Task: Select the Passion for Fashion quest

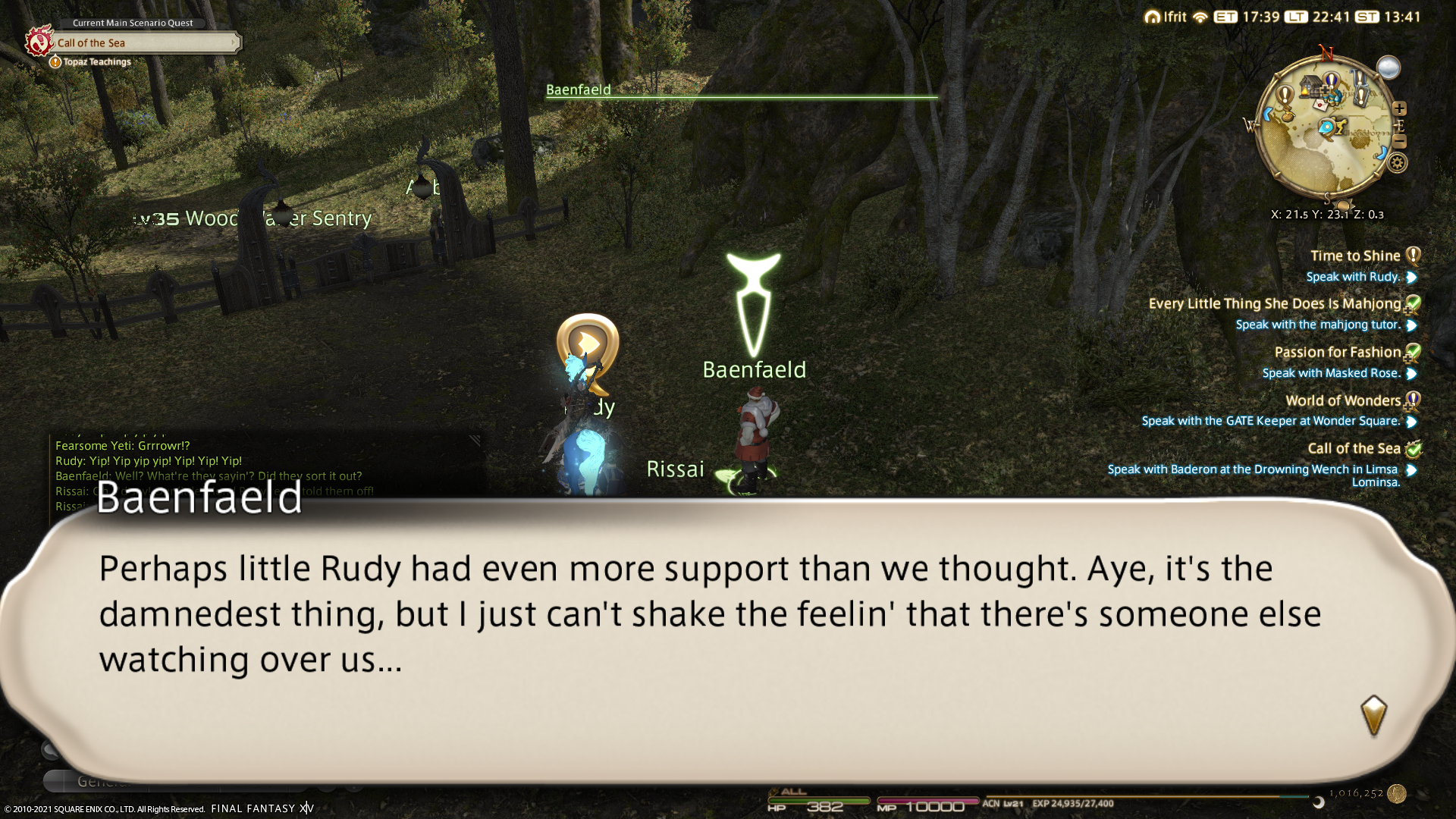Action: (x=1337, y=353)
